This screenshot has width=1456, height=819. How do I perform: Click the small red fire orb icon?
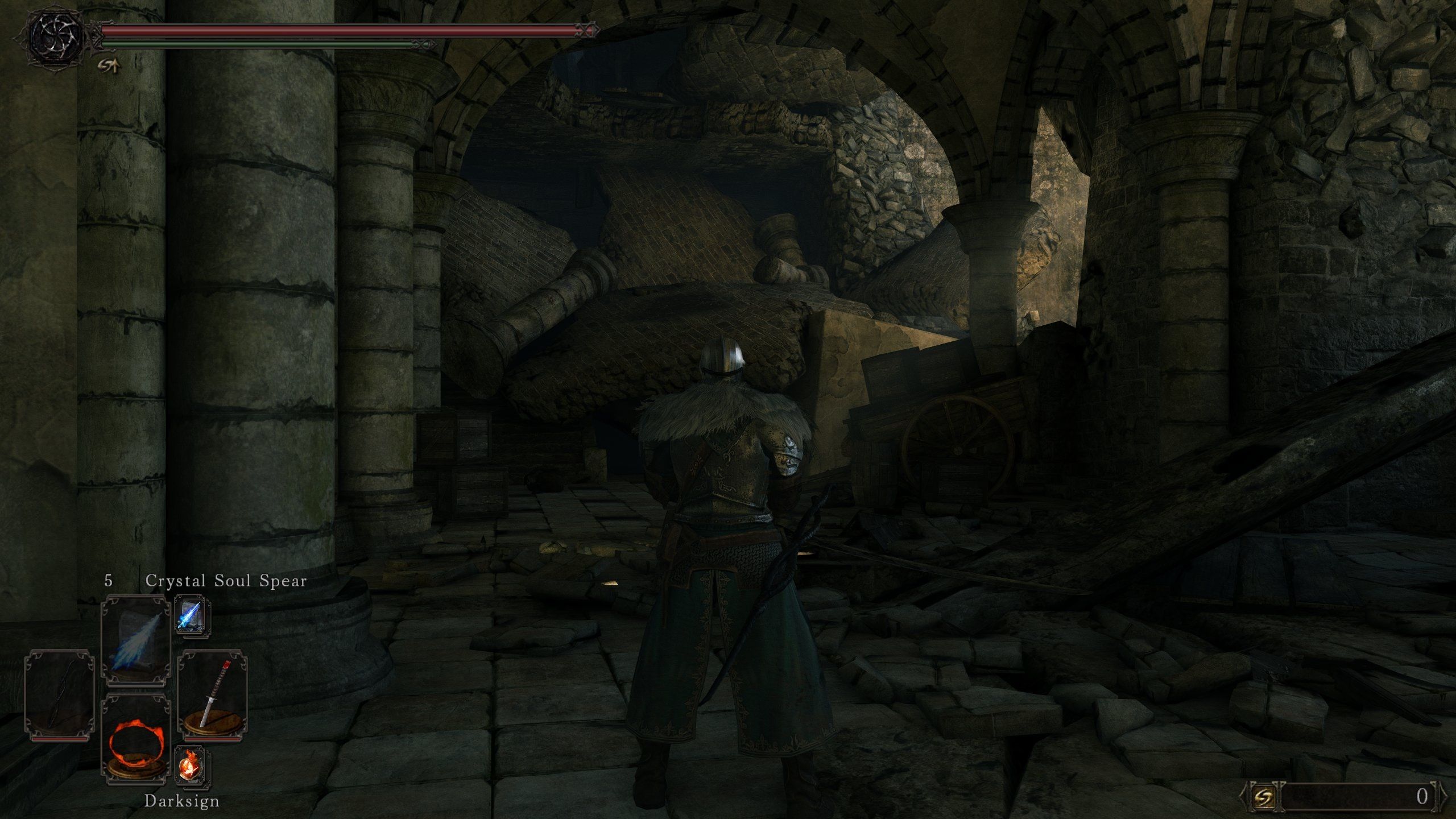(x=192, y=766)
